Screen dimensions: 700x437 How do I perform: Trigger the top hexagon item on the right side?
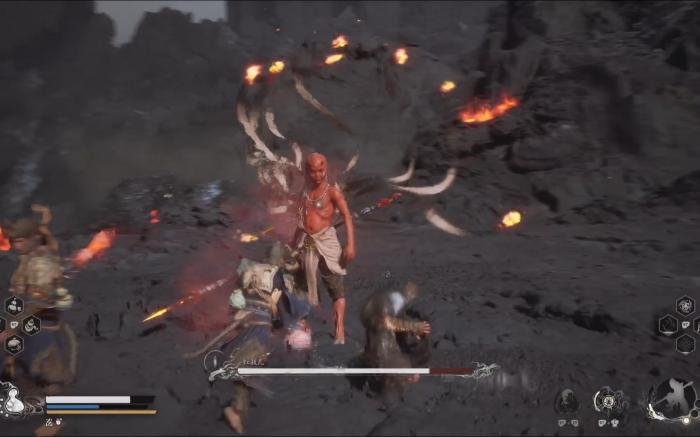tap(684, 305)
